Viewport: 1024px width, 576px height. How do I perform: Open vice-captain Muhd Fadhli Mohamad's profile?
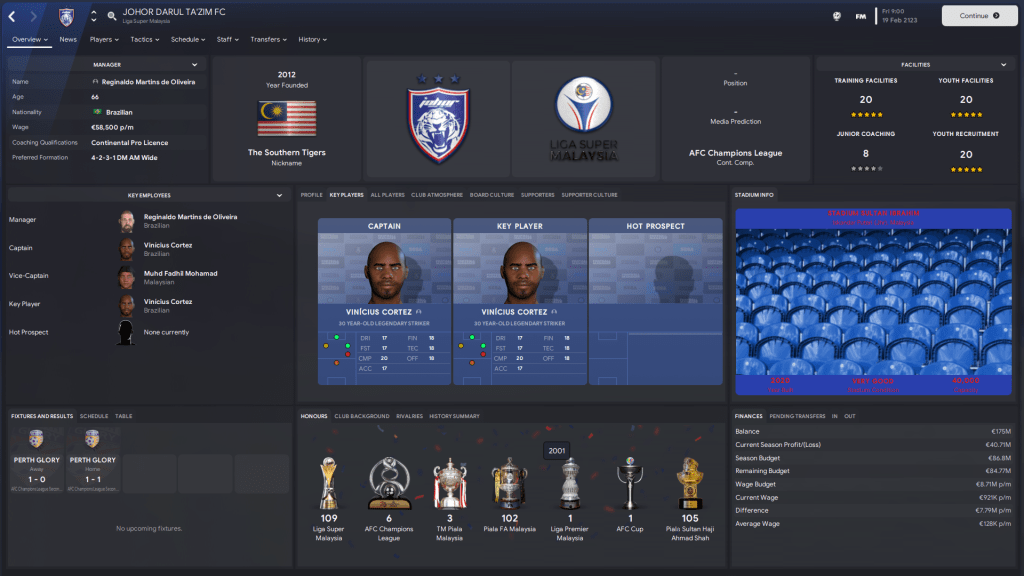point(180,273)
